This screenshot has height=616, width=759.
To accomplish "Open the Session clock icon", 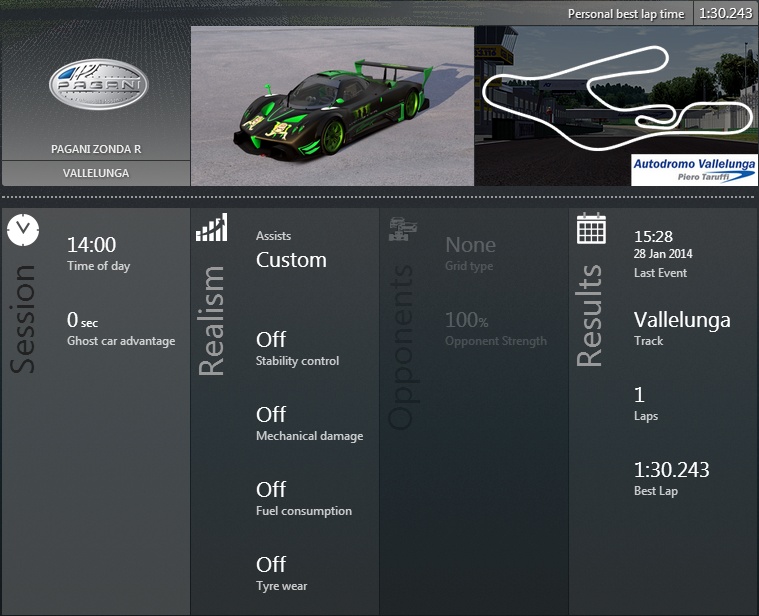I will 22,230.
